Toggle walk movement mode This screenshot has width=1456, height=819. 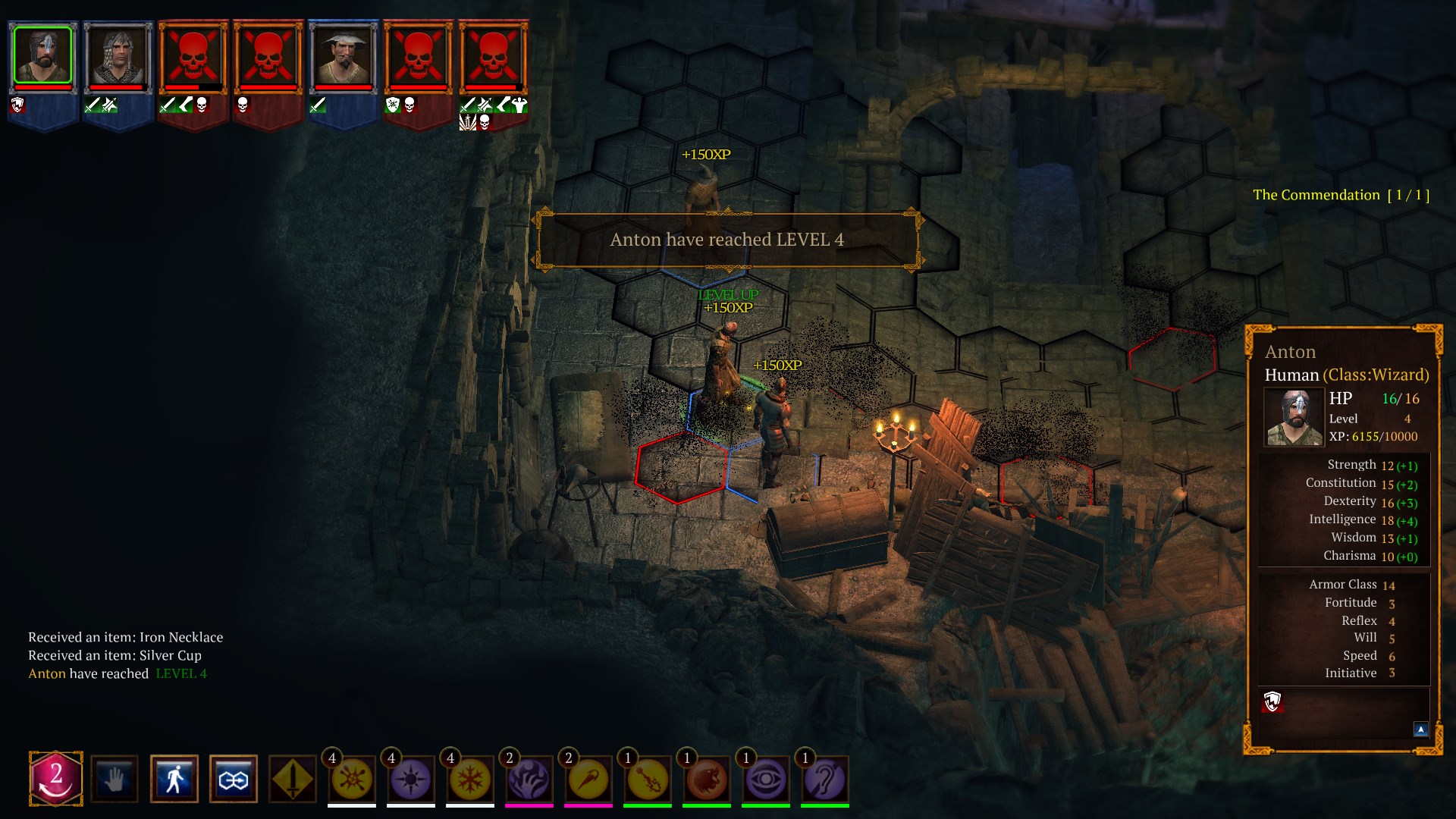pyautogui.click(x=174, y=779)
